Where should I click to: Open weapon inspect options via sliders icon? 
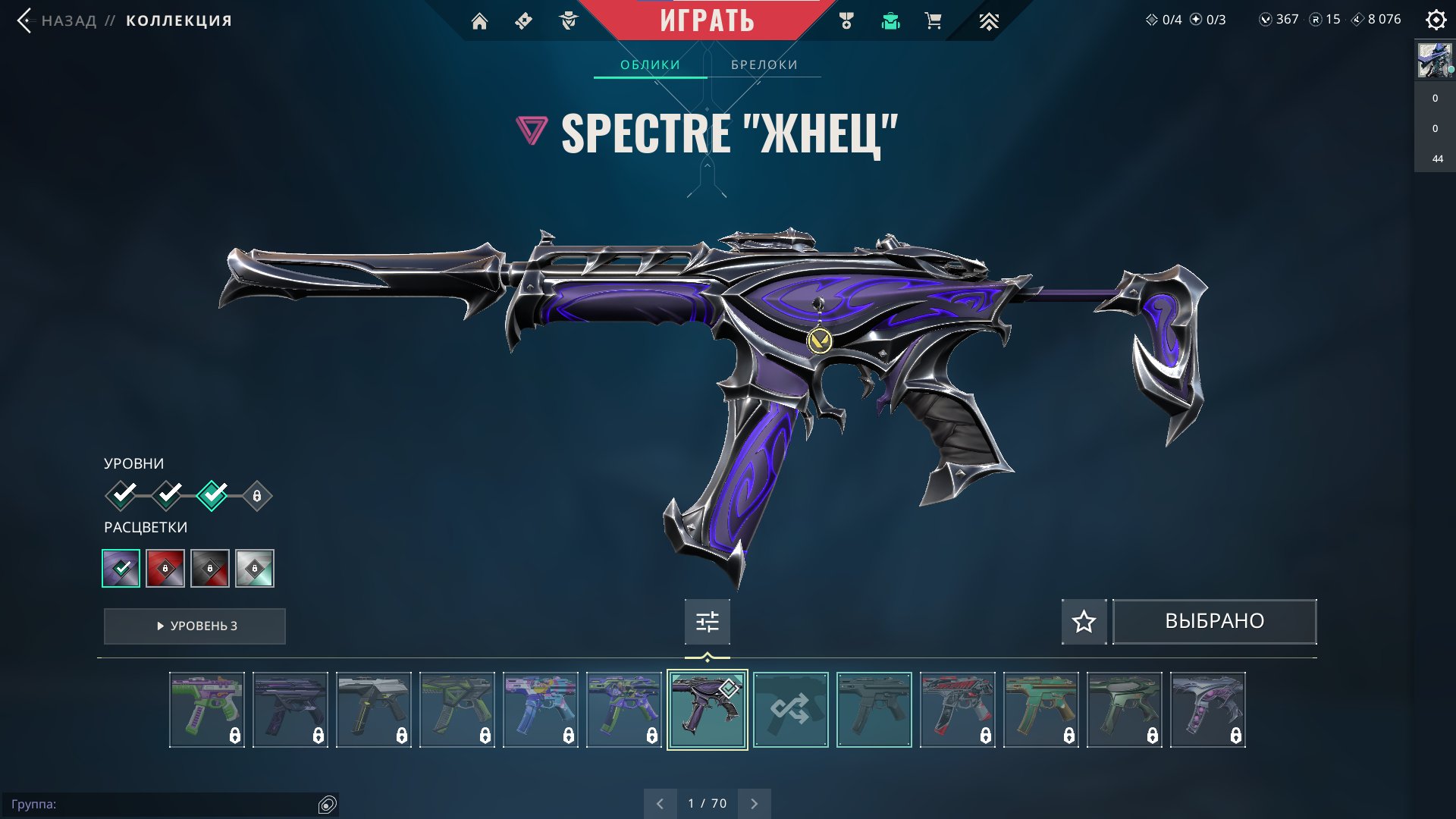[x=707, y=621]
